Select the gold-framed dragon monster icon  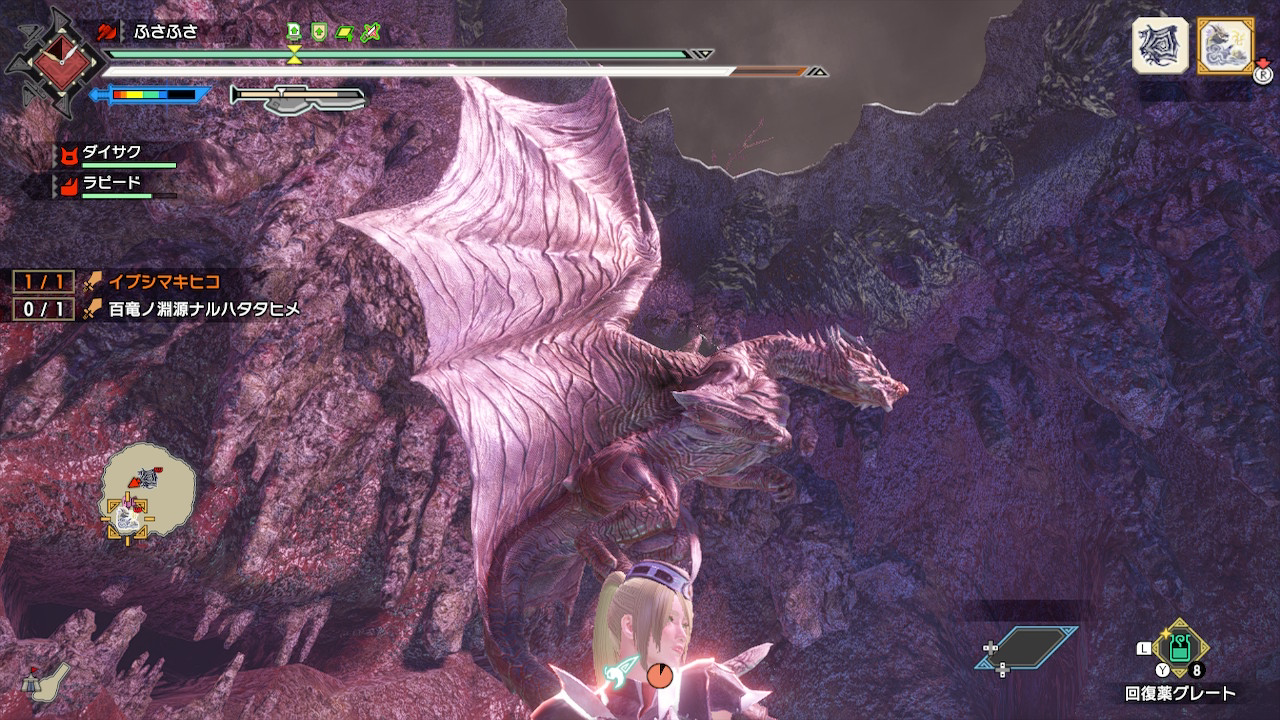pyautogui.click(x=1225, y=45)
